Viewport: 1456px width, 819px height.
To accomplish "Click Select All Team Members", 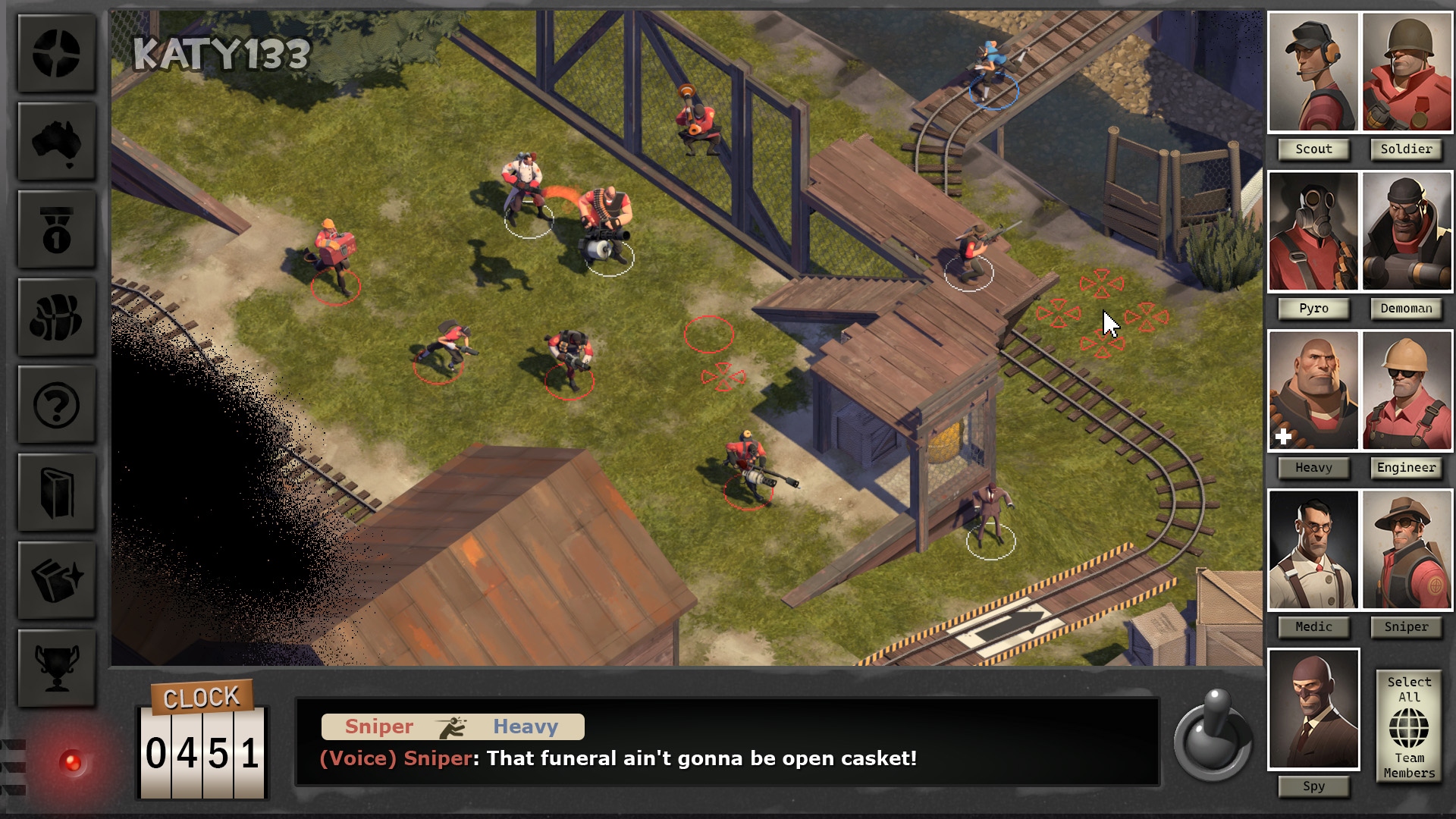I will point(1409,726).
